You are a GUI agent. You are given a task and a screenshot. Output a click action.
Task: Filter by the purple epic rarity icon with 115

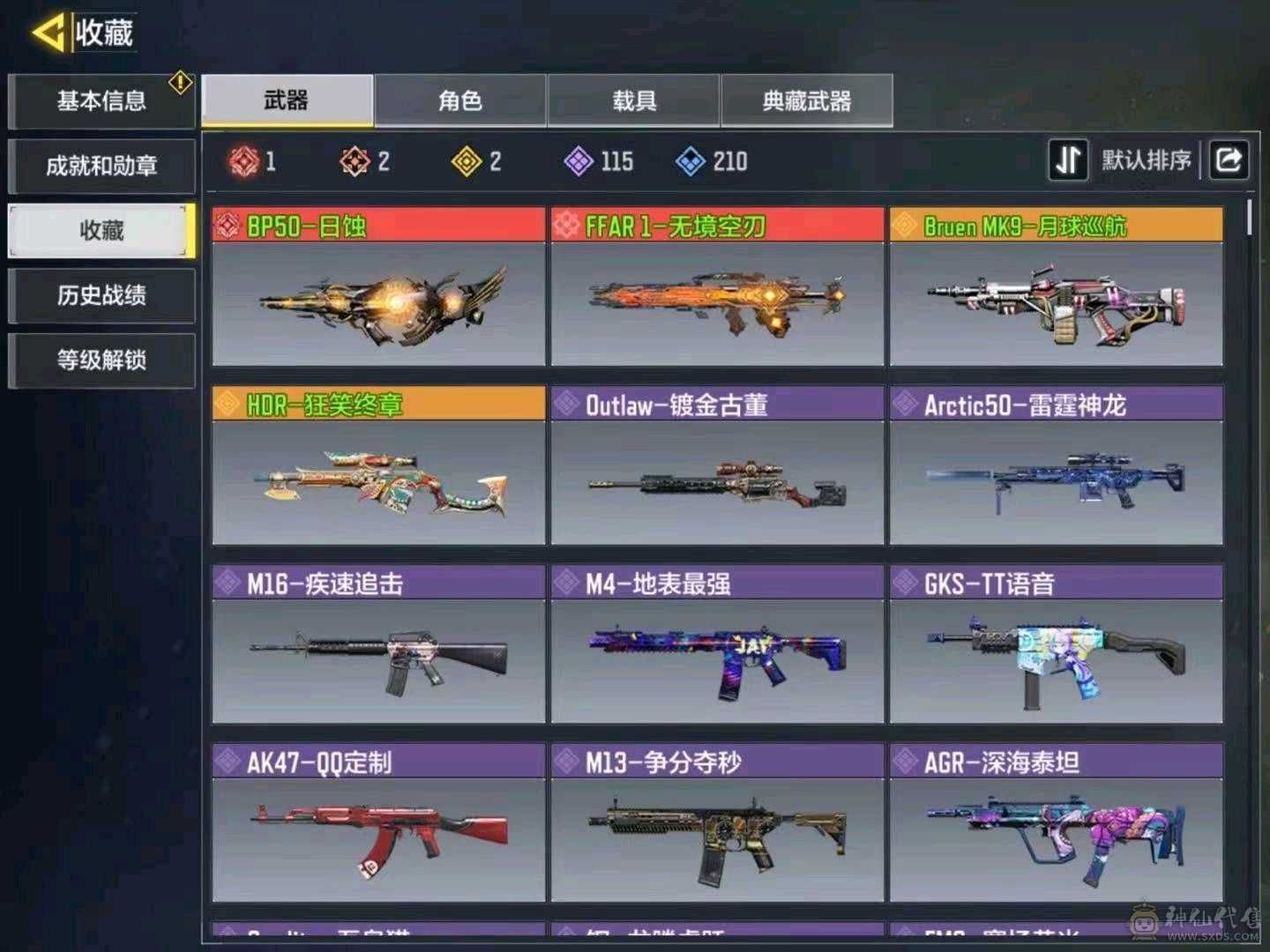click(x=578, y=161)
